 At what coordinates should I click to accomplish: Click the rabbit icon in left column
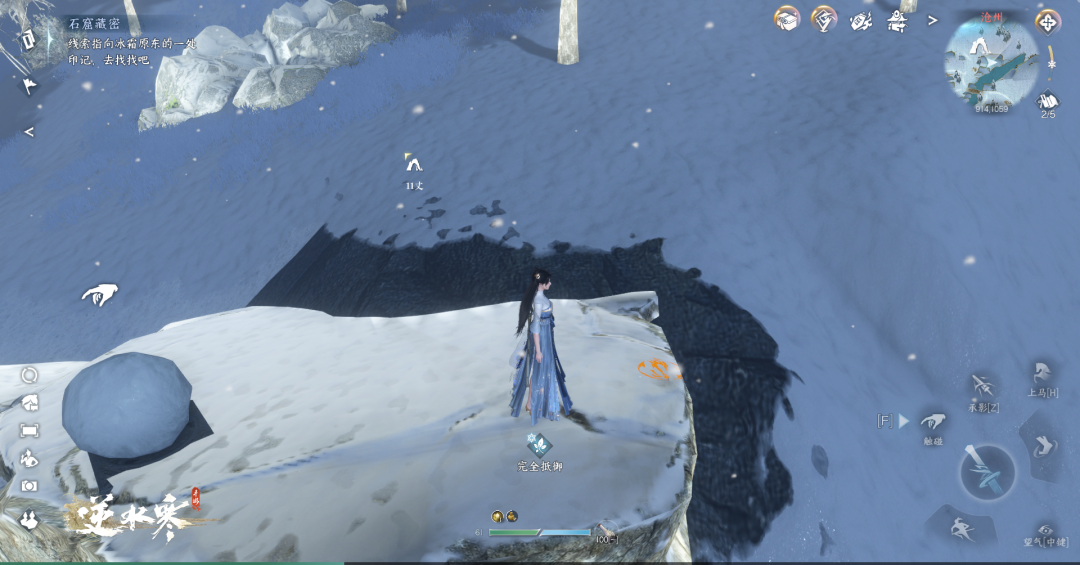point(29,516)
